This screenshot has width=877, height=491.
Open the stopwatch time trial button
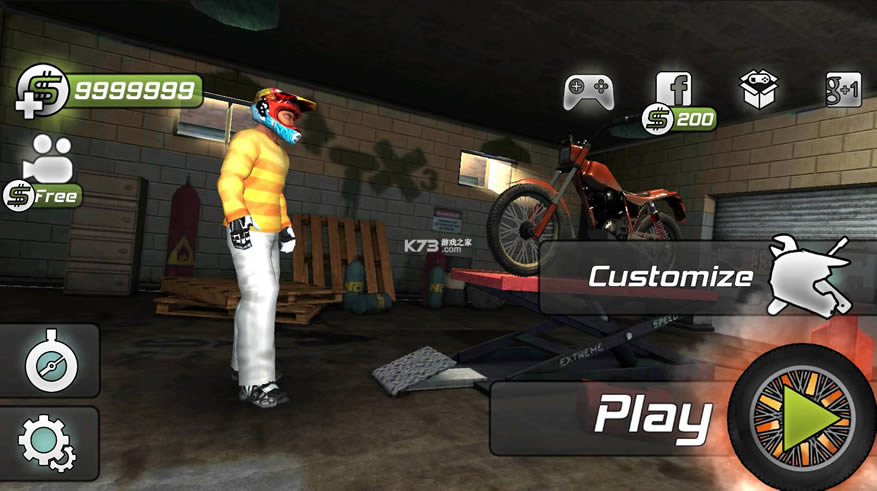click(x=49, y=362)
